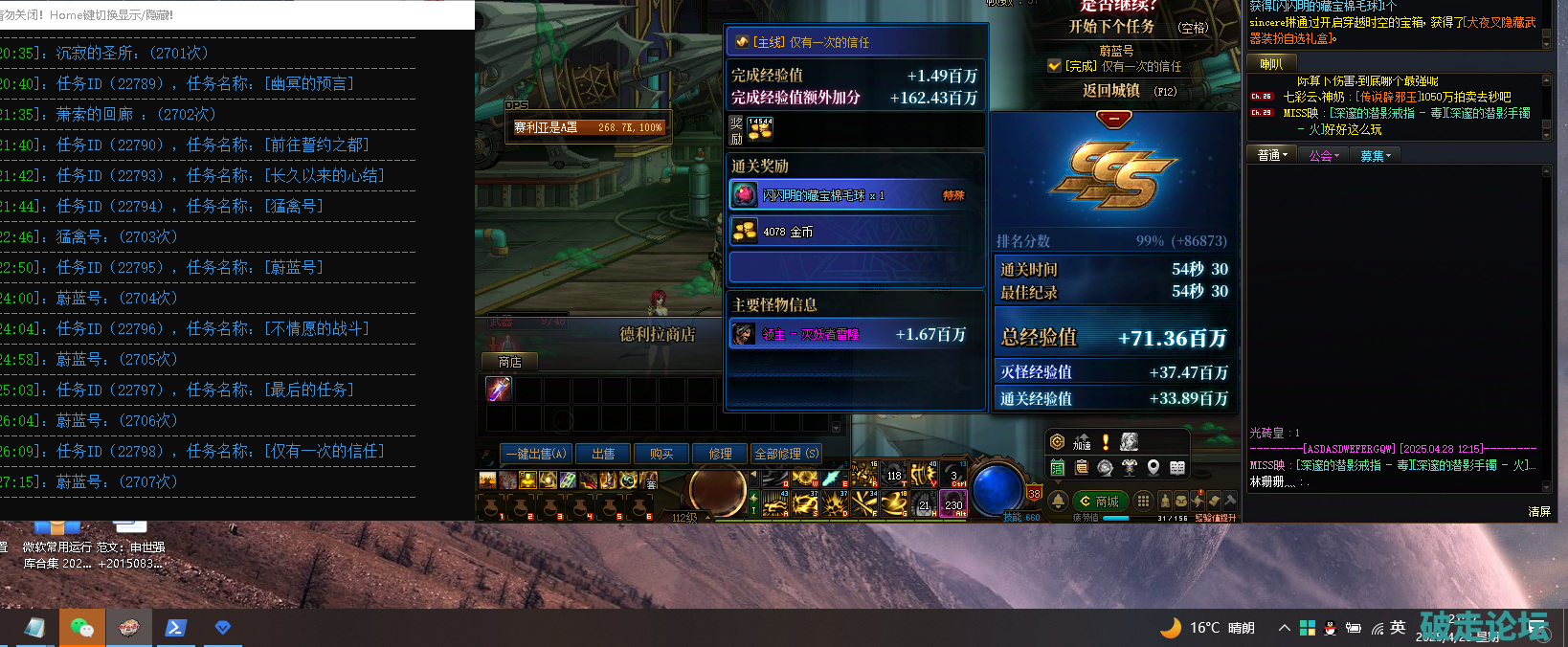This screenshot has width=1568, height=647.
Task: Collapse the SSS result panel with the red minus button
Action: click(1113, 119)
